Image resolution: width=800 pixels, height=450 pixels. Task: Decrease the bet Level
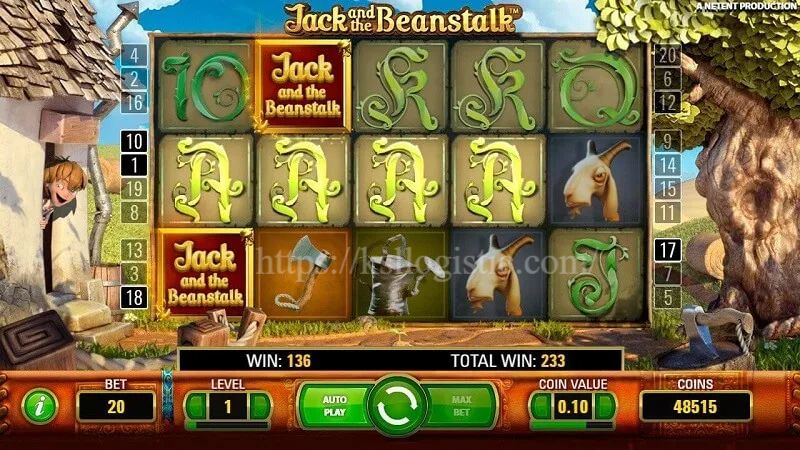pos(193,406)
